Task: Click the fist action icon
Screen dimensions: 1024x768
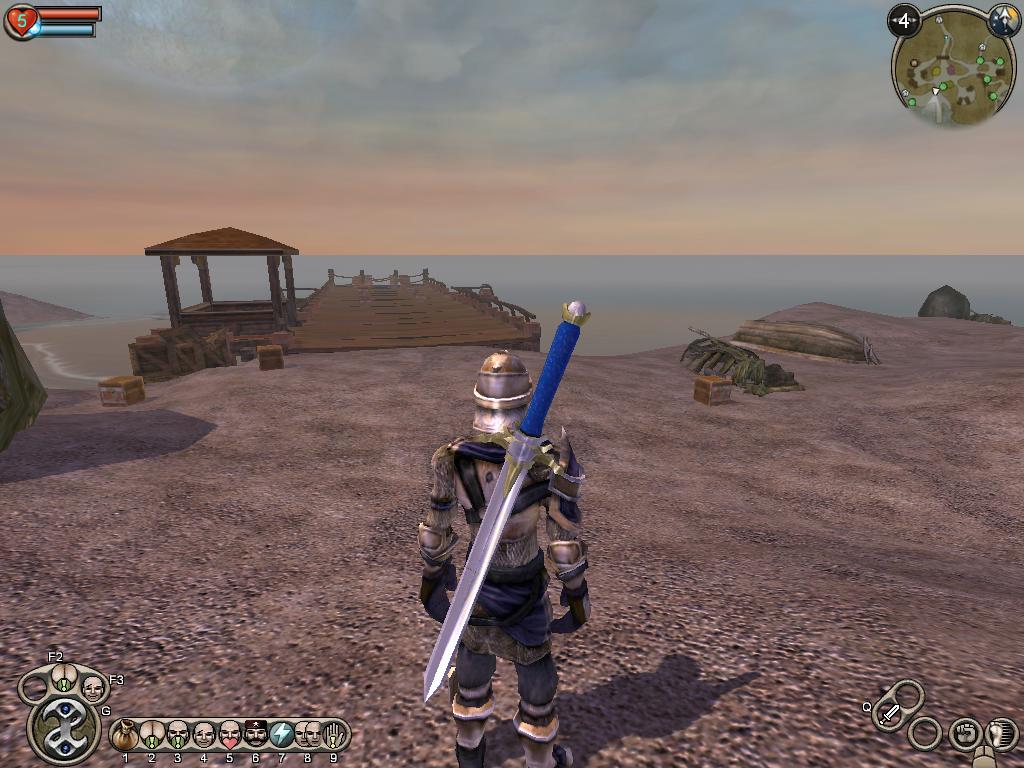Action: point(964,734)
